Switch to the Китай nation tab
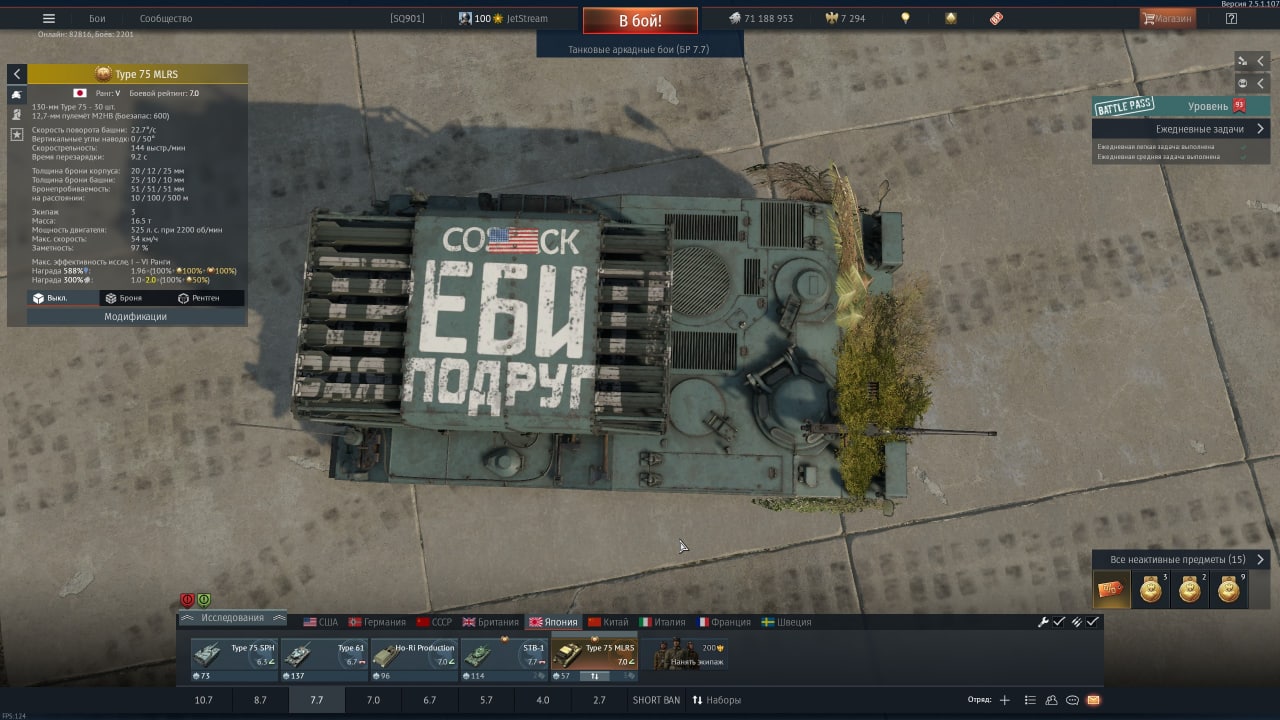The height and width of the screenshot is (720, 1280). [608, 622]
